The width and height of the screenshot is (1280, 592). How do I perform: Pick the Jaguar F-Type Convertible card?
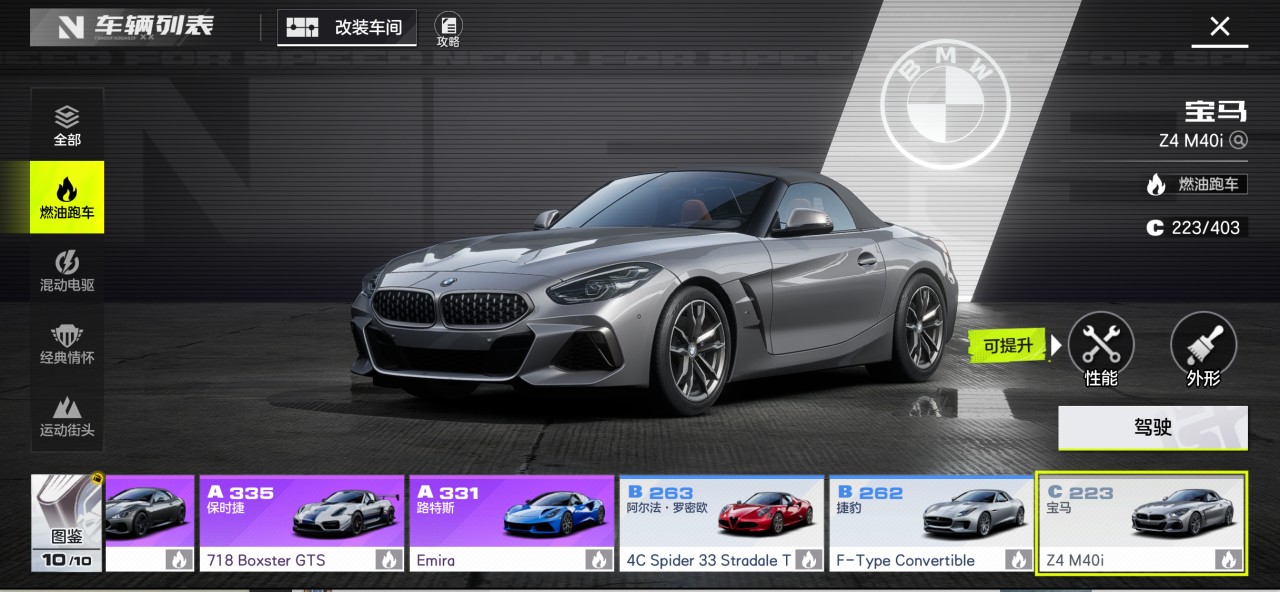[x=930, y=522]
